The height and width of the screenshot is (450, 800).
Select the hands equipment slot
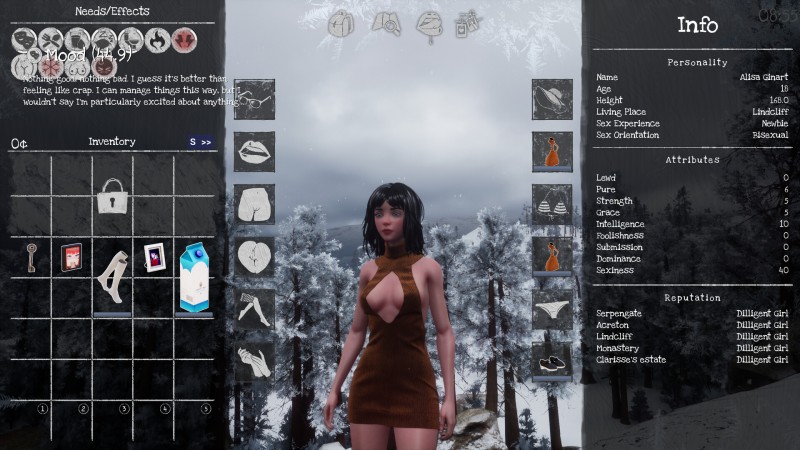(x=254, y=360)
